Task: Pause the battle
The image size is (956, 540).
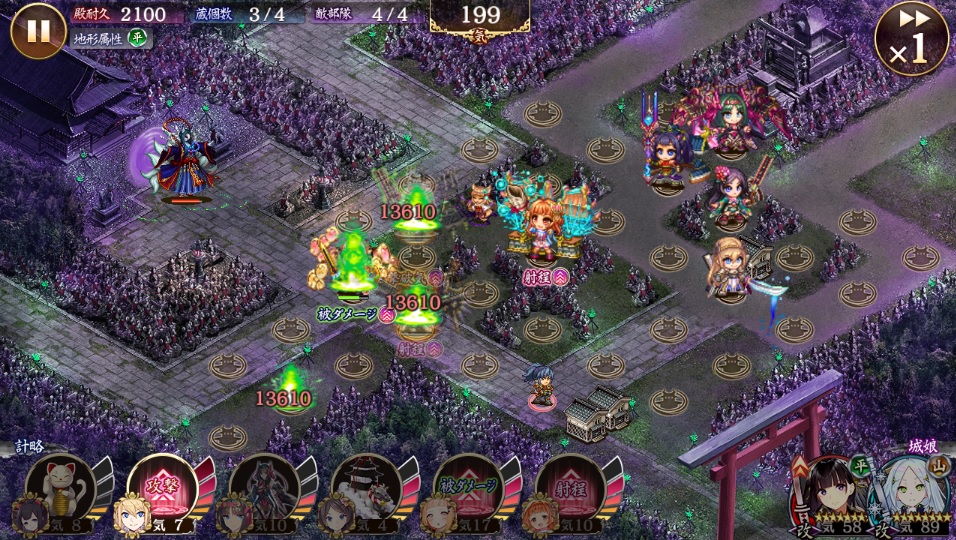Action: [38, 30]
